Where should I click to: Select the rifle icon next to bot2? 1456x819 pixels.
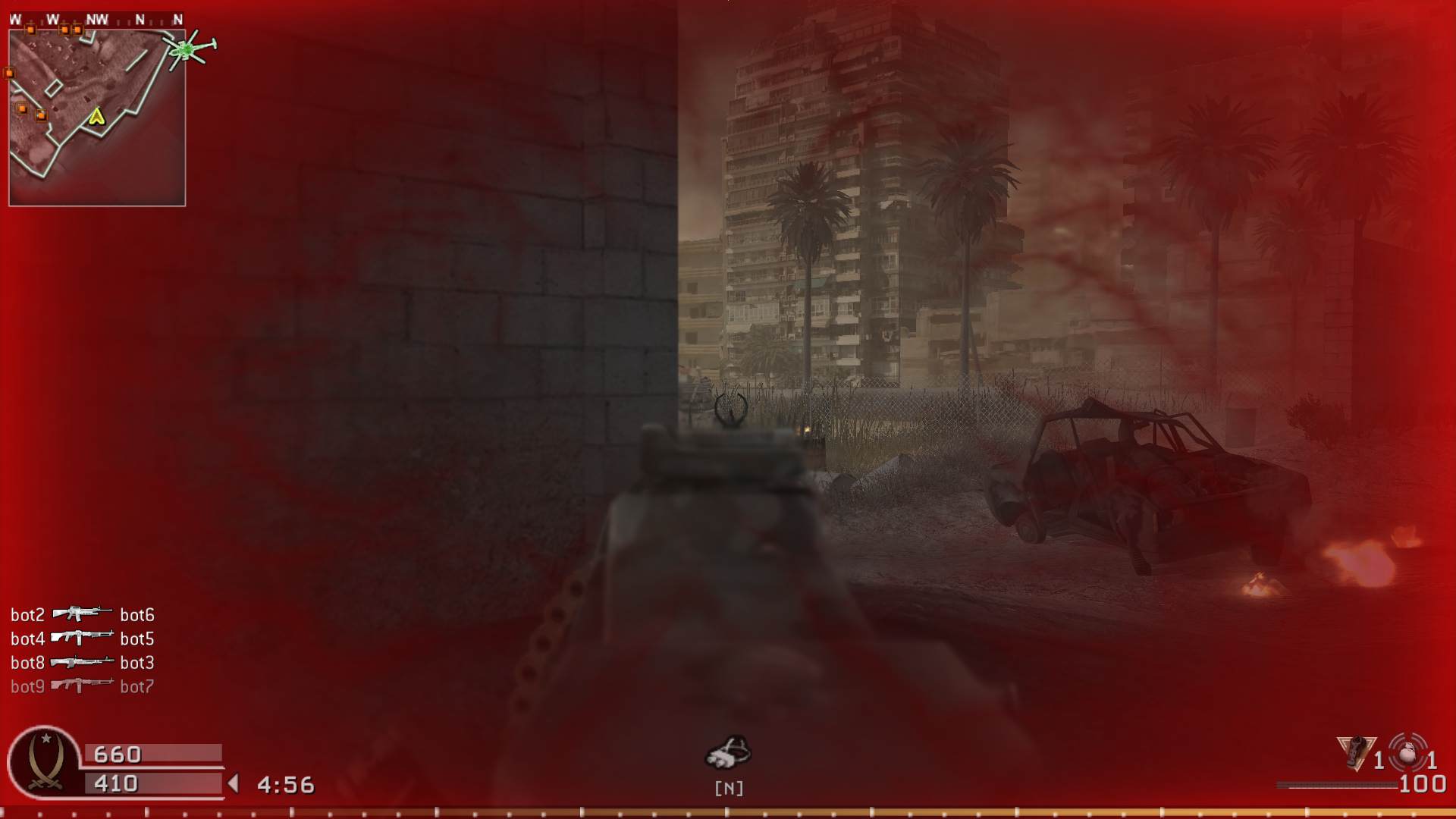82,614
